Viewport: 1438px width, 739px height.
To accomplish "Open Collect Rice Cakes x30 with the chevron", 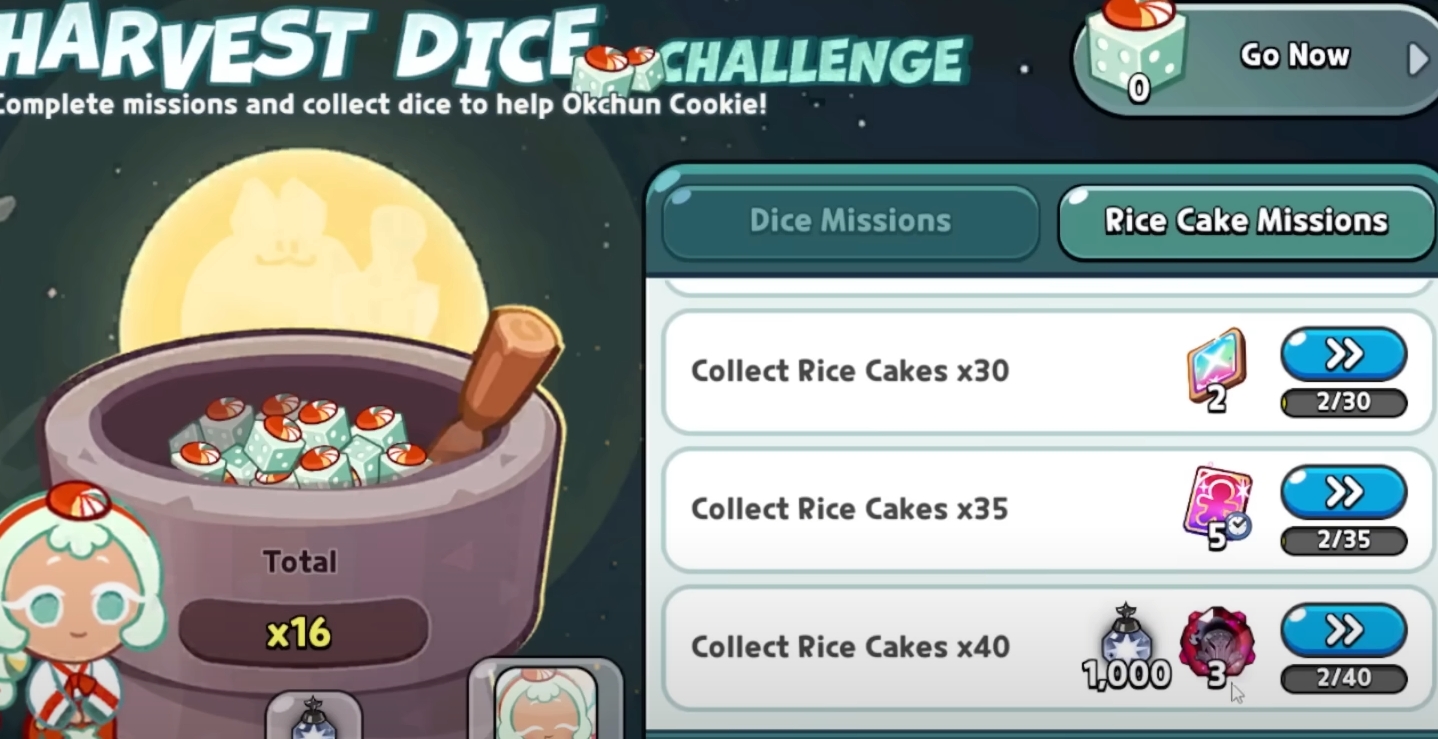I will [x=1344, y=353].
